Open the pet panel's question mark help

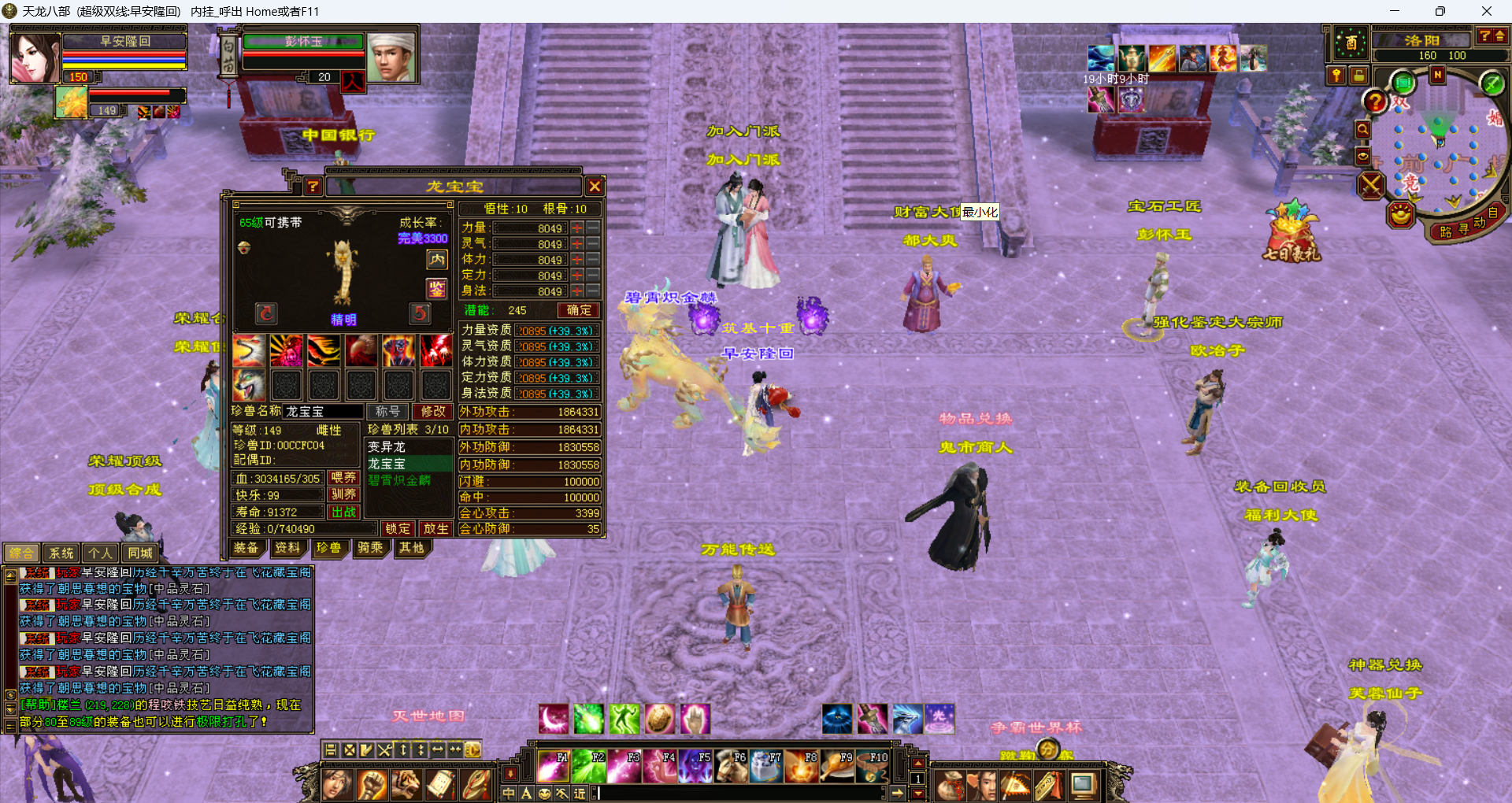pyautogui.click(x=313, y=187)
